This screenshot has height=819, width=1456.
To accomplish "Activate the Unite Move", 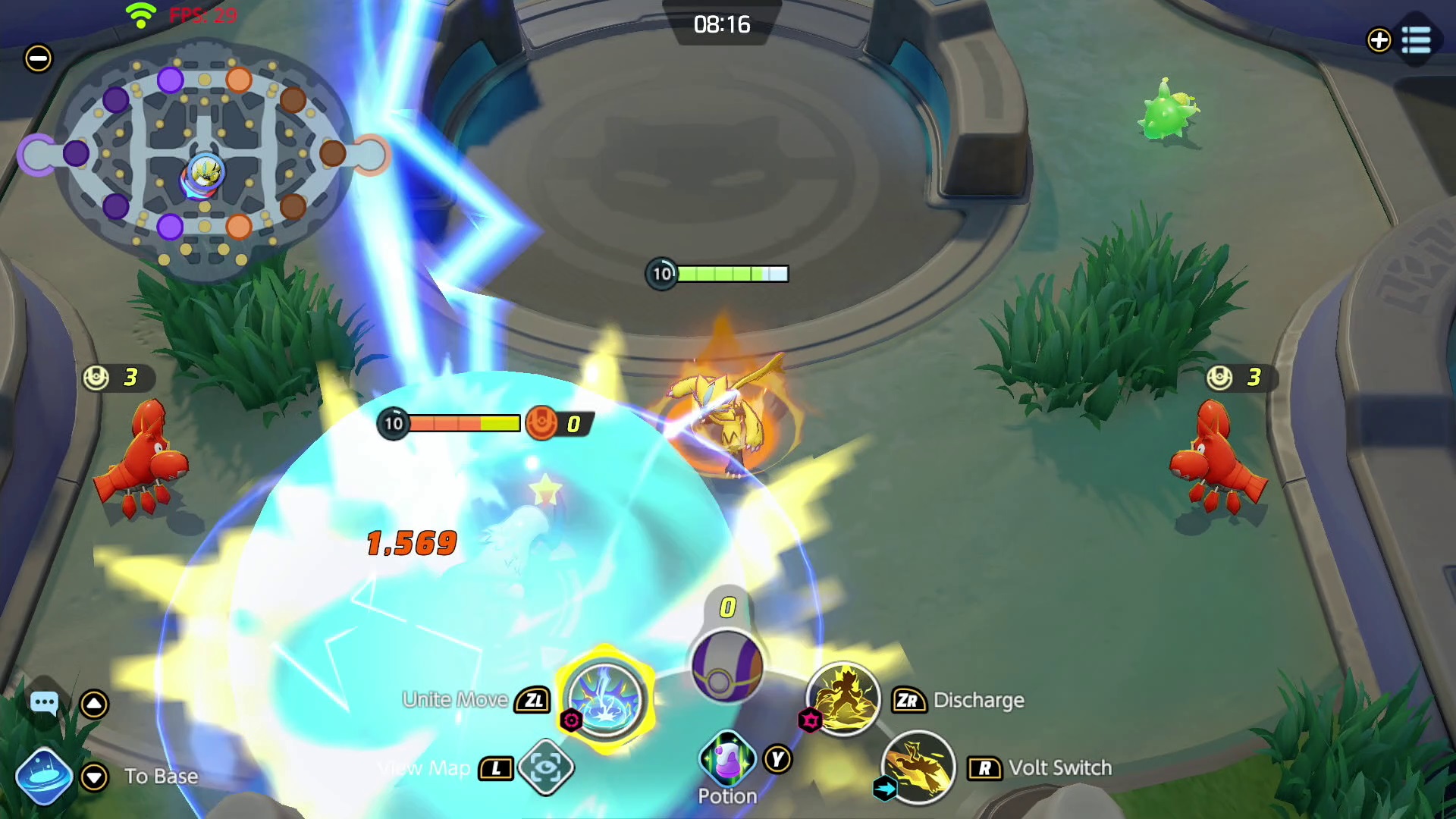I will point(604,698).
